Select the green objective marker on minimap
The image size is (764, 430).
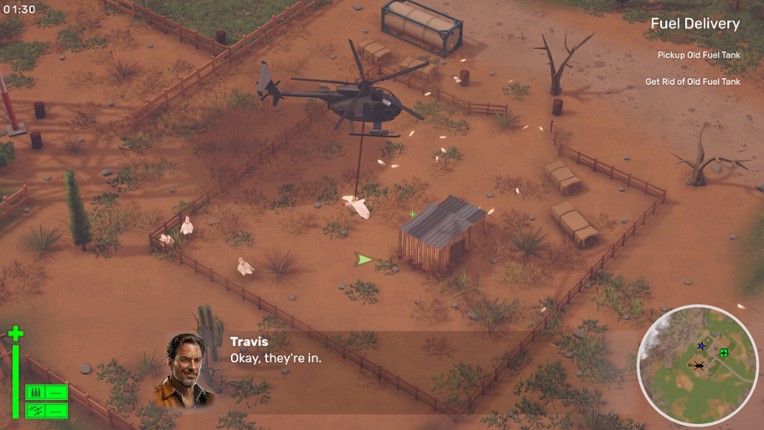click(723, 353)
